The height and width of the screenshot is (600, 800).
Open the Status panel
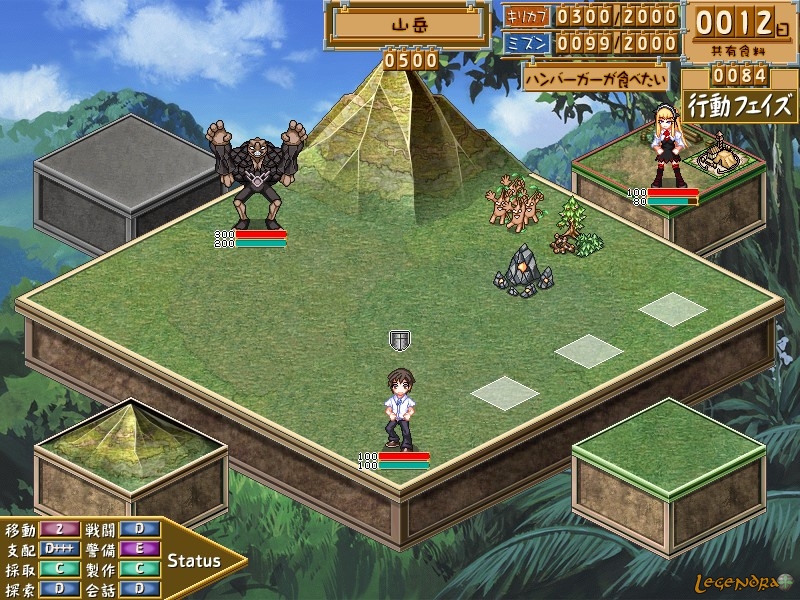coord(194,560)
